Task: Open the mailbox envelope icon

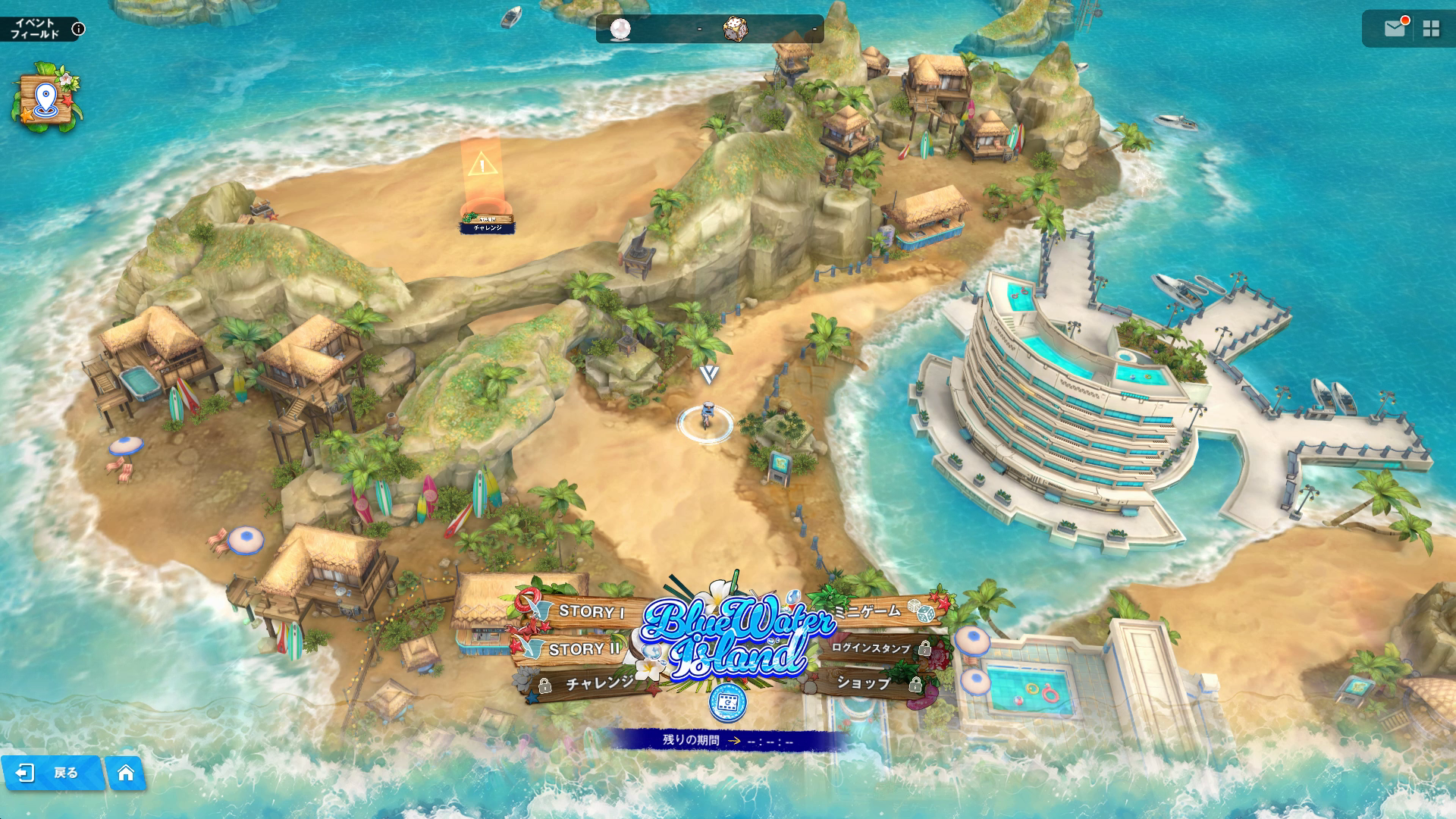Action: (x=1395, y=29)
